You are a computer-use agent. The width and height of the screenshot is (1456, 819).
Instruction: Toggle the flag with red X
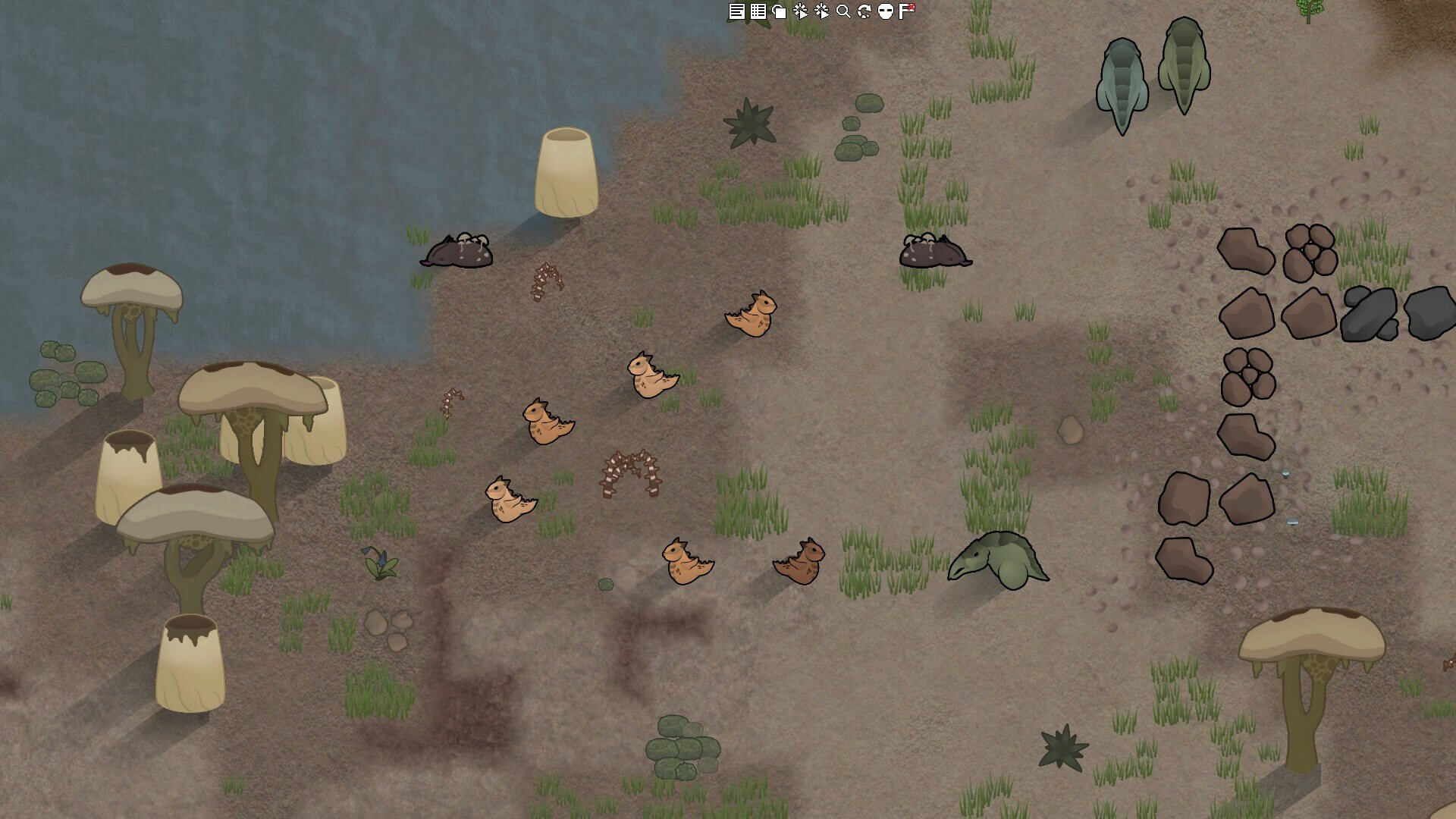pyautogui.click(x=907, y=11)
